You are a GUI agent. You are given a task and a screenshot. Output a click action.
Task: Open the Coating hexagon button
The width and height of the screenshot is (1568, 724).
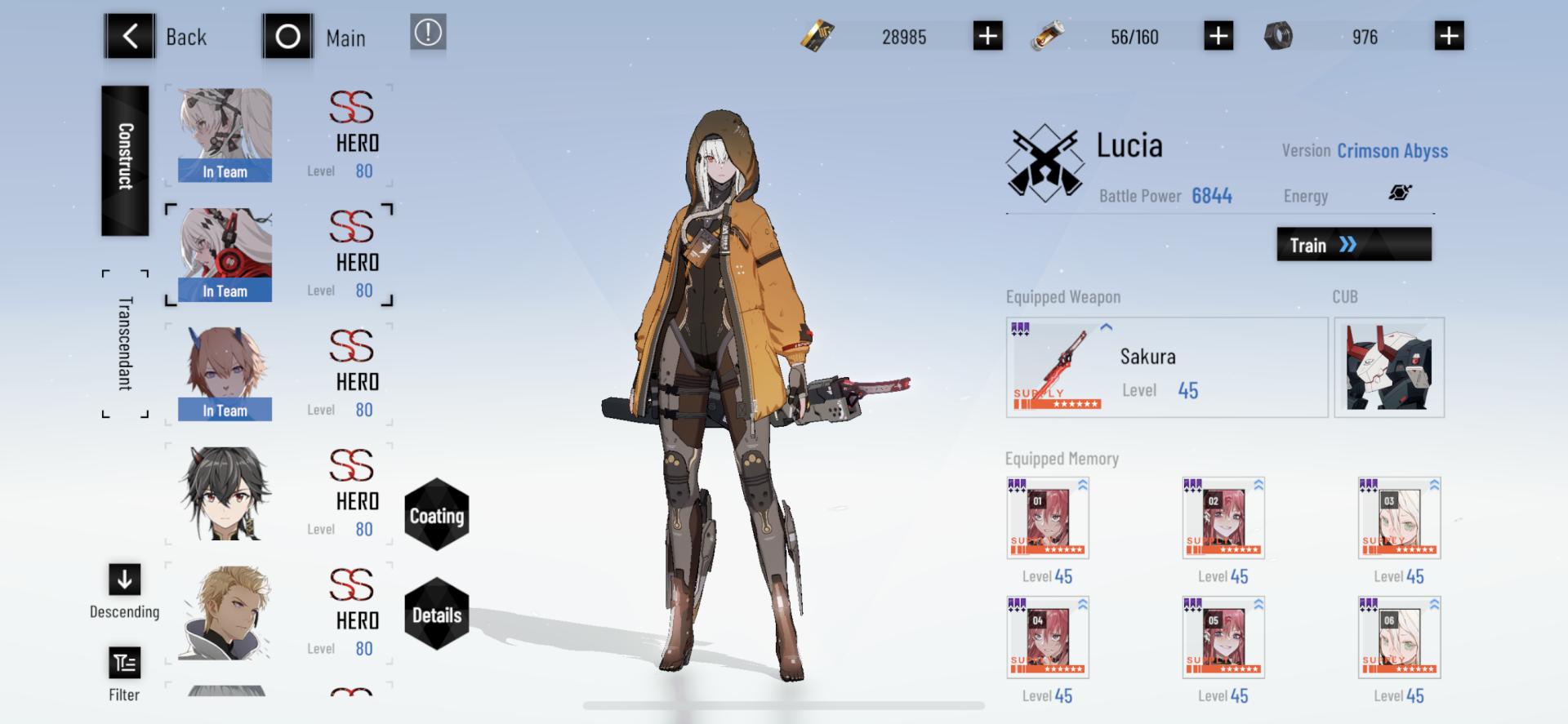tap(437, 515)
